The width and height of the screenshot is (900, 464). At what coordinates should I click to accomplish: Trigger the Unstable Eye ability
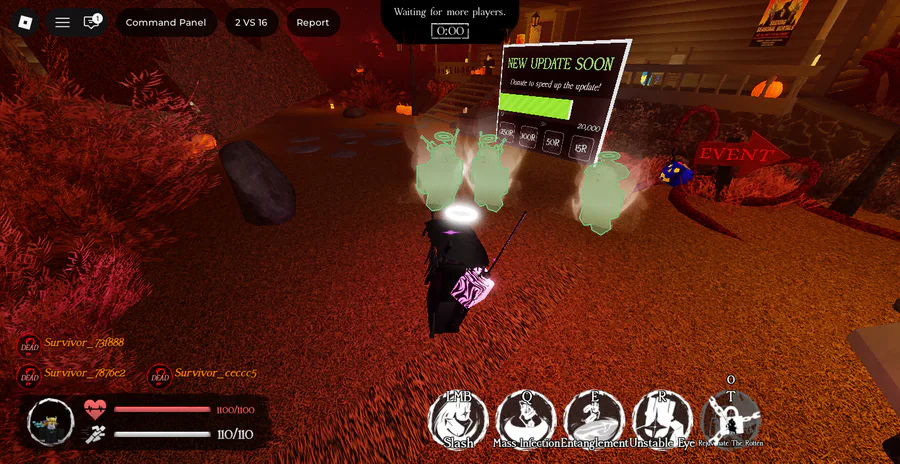[x=662, y=418]
